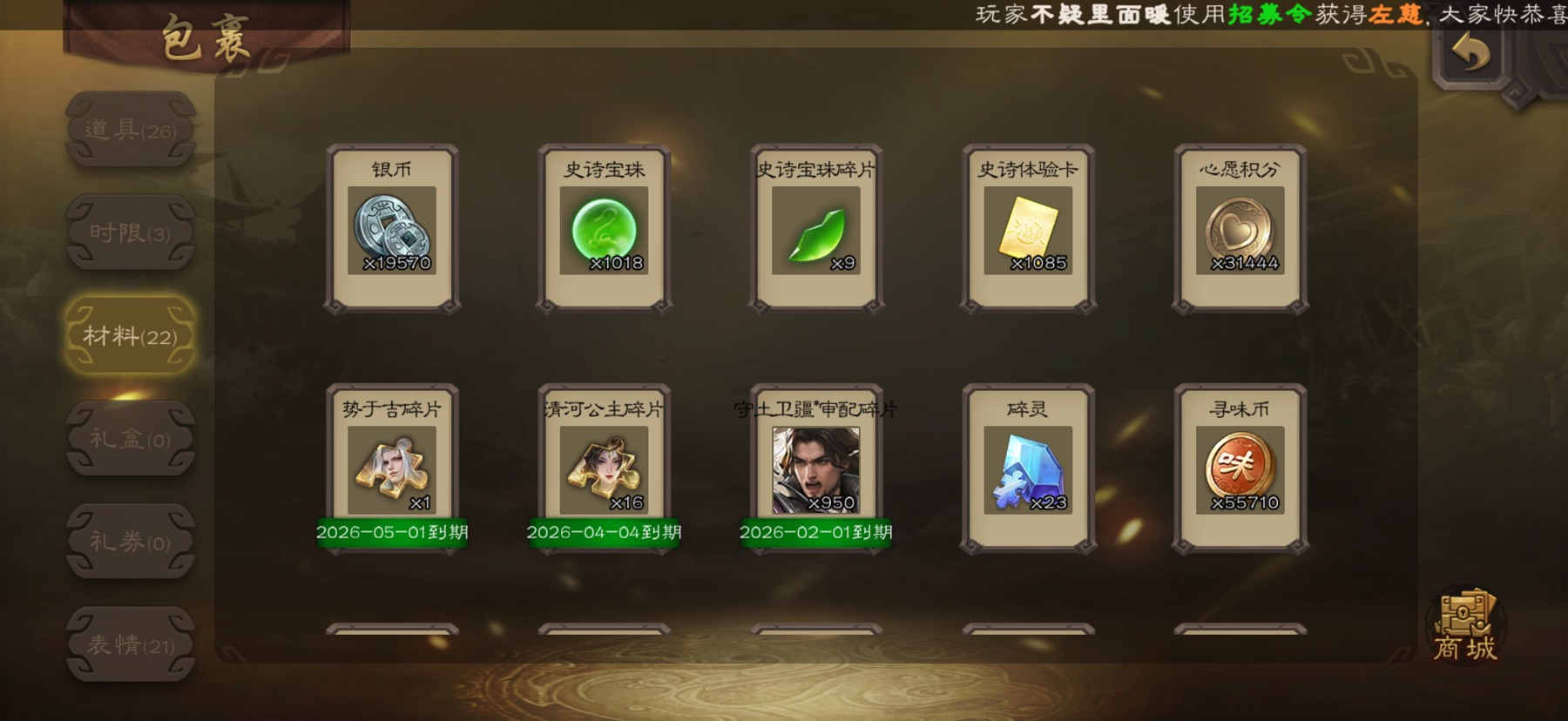The width and height of the screenshot is (1568, 721).
Task: Open the 表情 tab
Action: [x=131, y=644]
